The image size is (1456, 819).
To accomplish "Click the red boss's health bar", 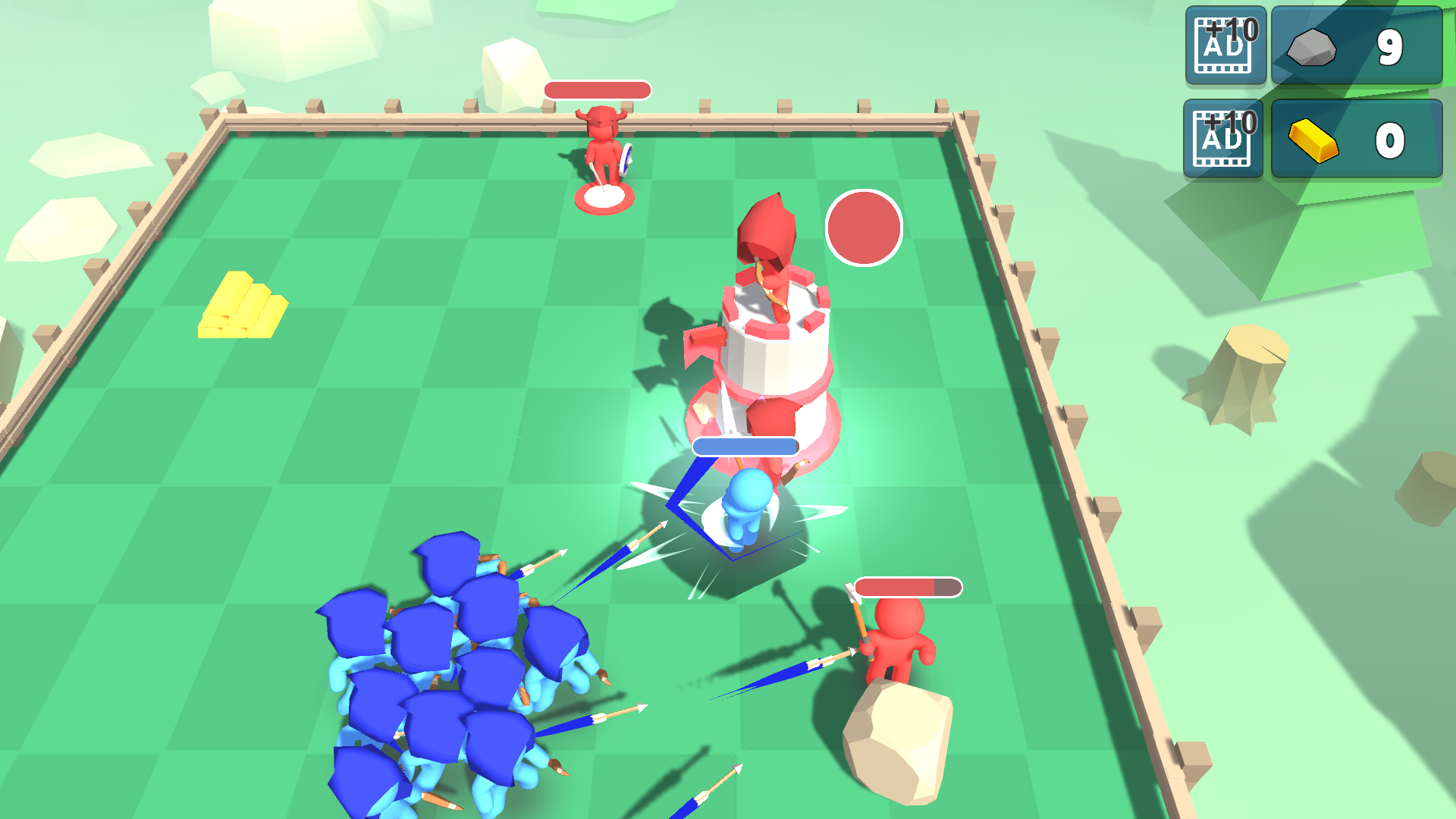I will pos(596,90).
